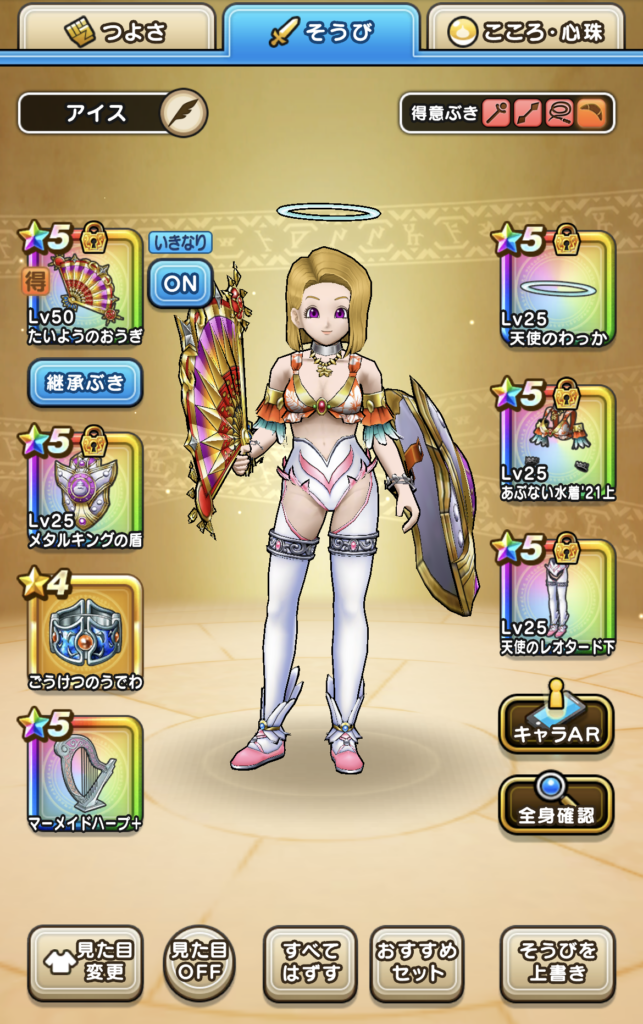Choose the メタルキングの盾 shield slot
The width and height of the screenshot is (643, 1024).
84,490
